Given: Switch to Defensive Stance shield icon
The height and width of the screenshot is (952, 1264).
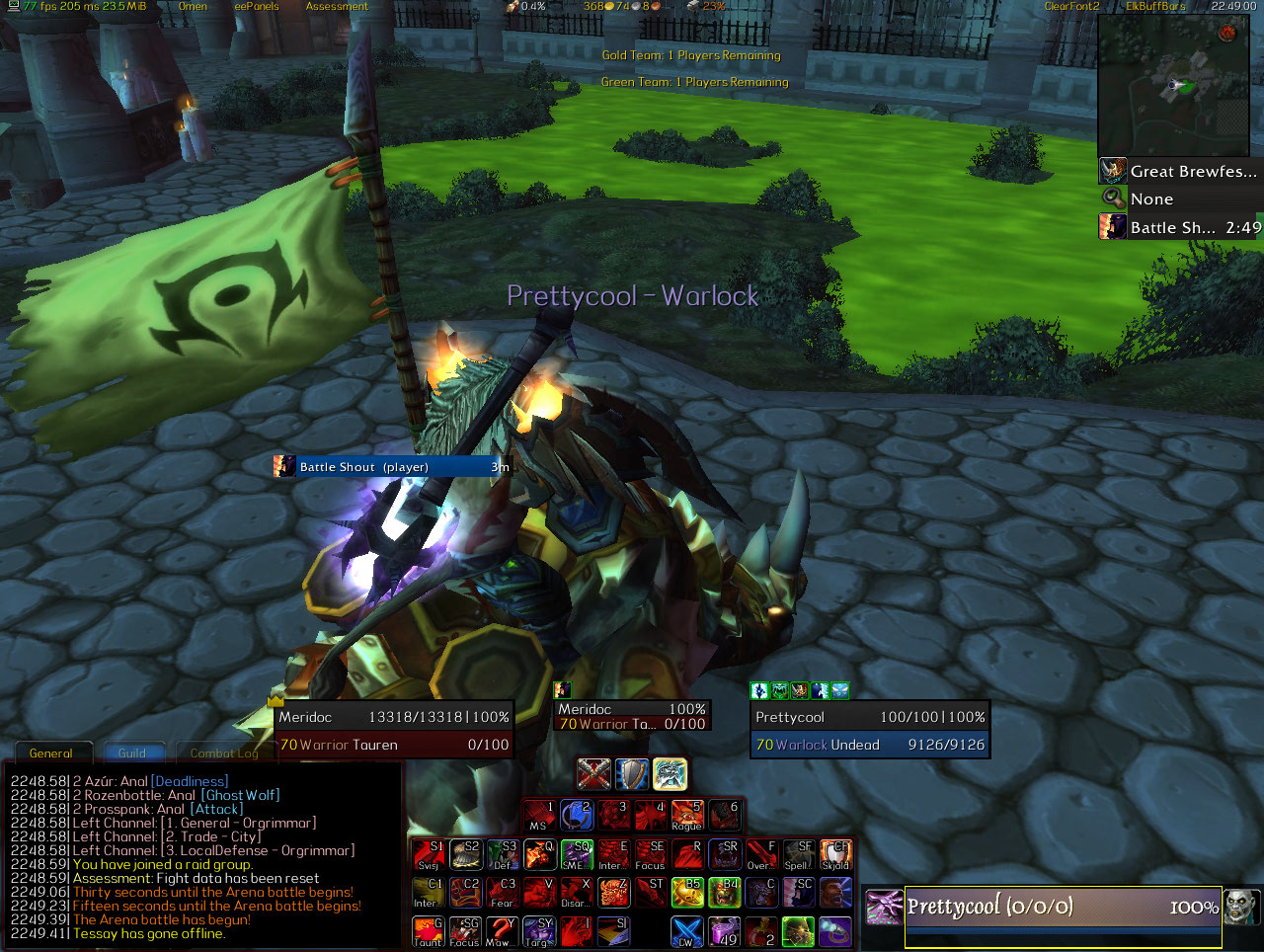Looking at the screenshot, I should click(x=632, y=774).
